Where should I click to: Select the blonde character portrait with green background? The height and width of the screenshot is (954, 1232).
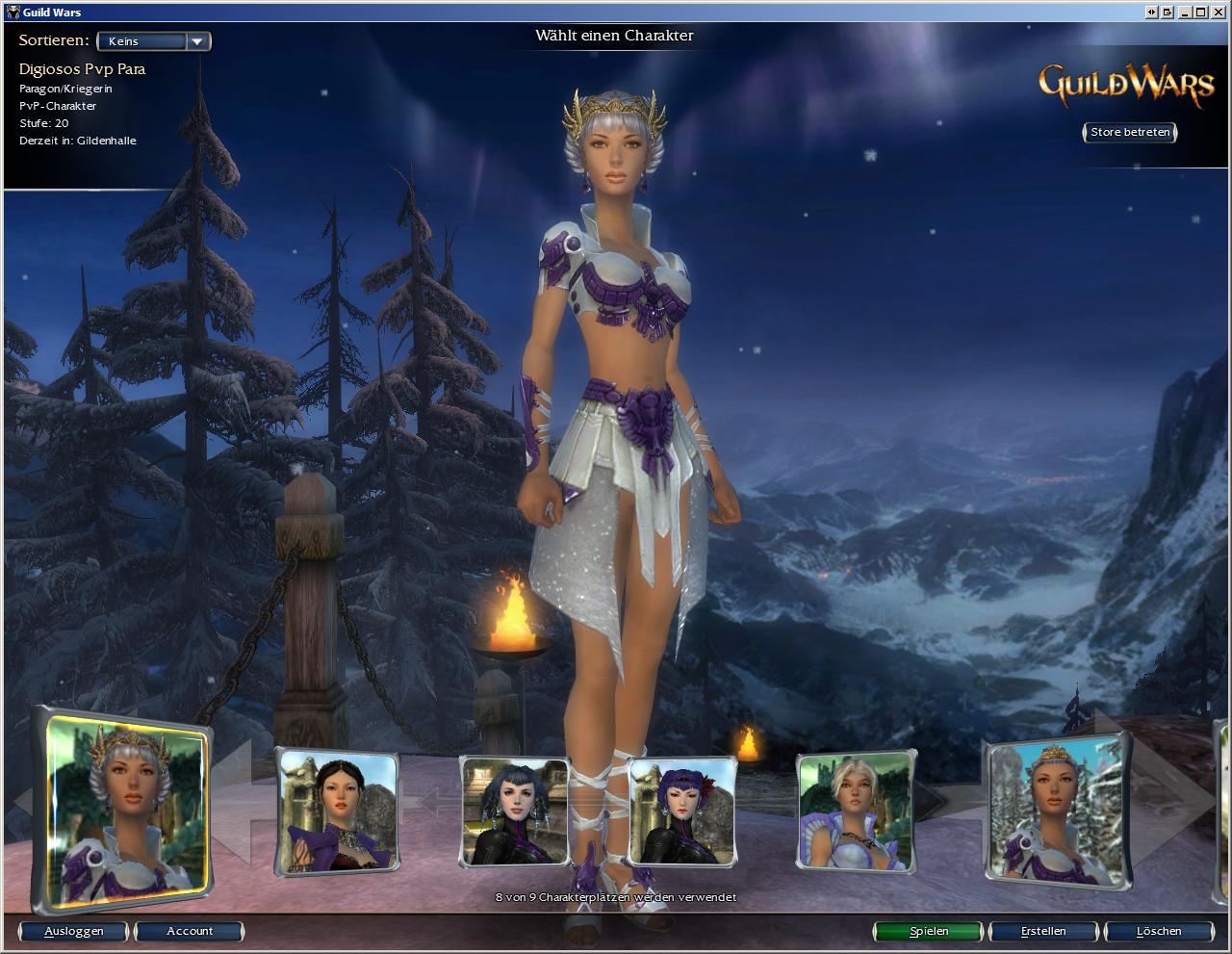[x=856, y=812]
